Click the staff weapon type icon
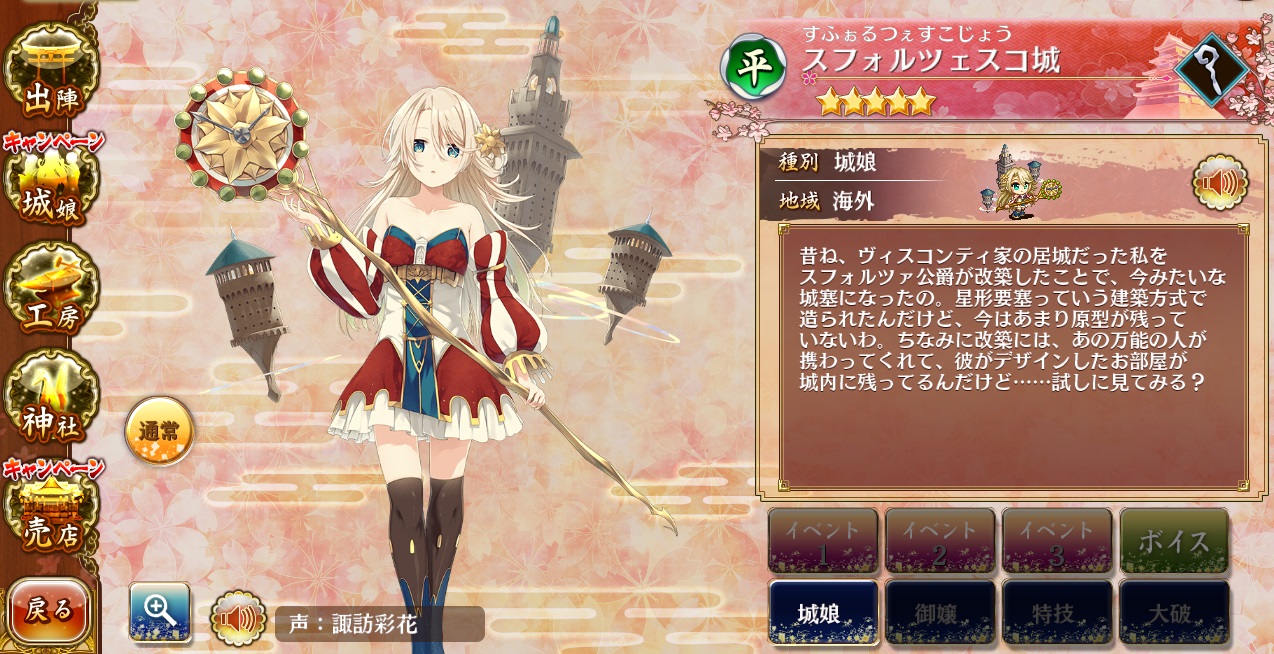Screen dimensions: 1274x654 tap(1211, 69)
